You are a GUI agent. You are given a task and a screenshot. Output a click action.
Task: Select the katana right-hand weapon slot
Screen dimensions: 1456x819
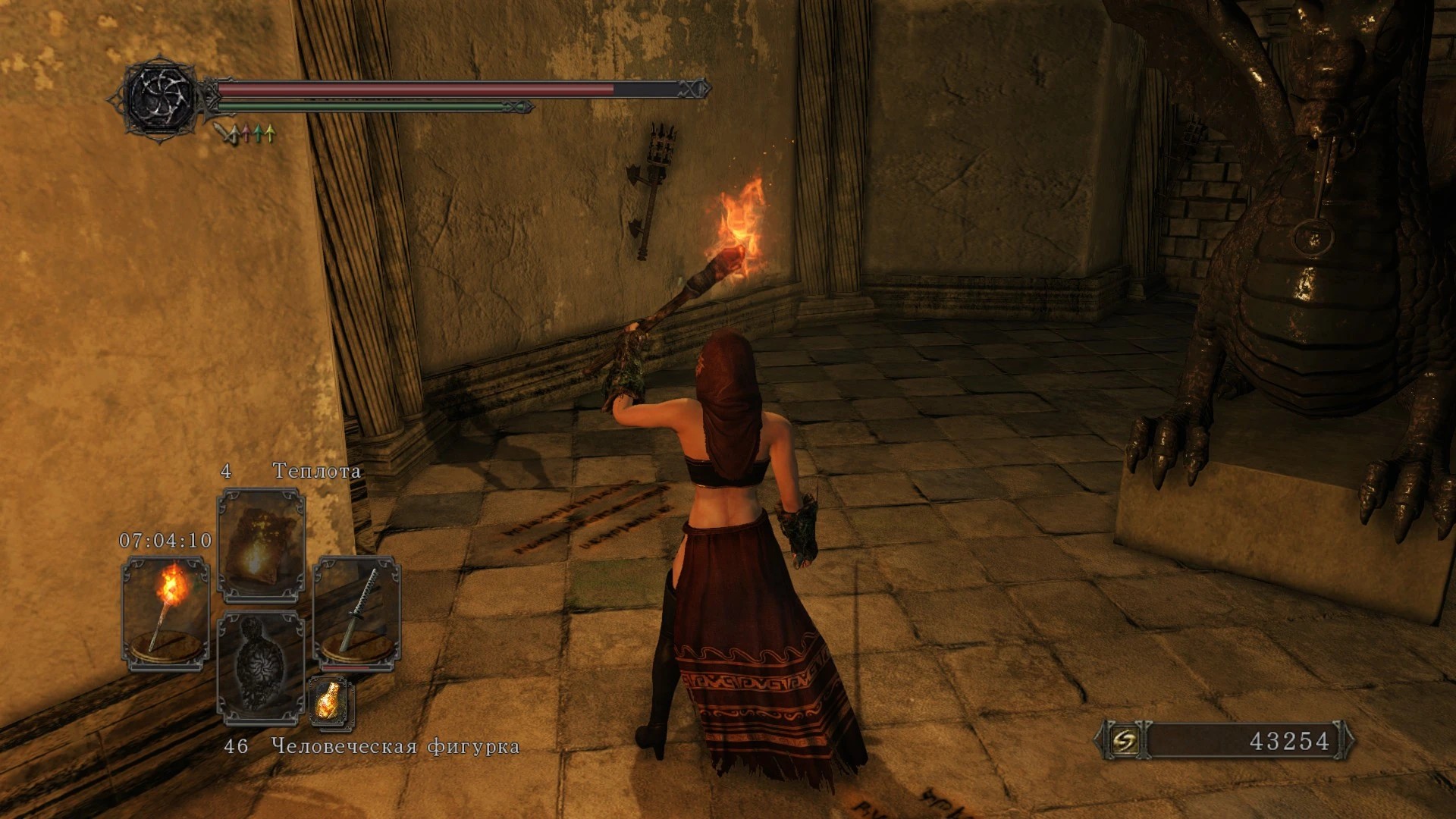(356, 613)
